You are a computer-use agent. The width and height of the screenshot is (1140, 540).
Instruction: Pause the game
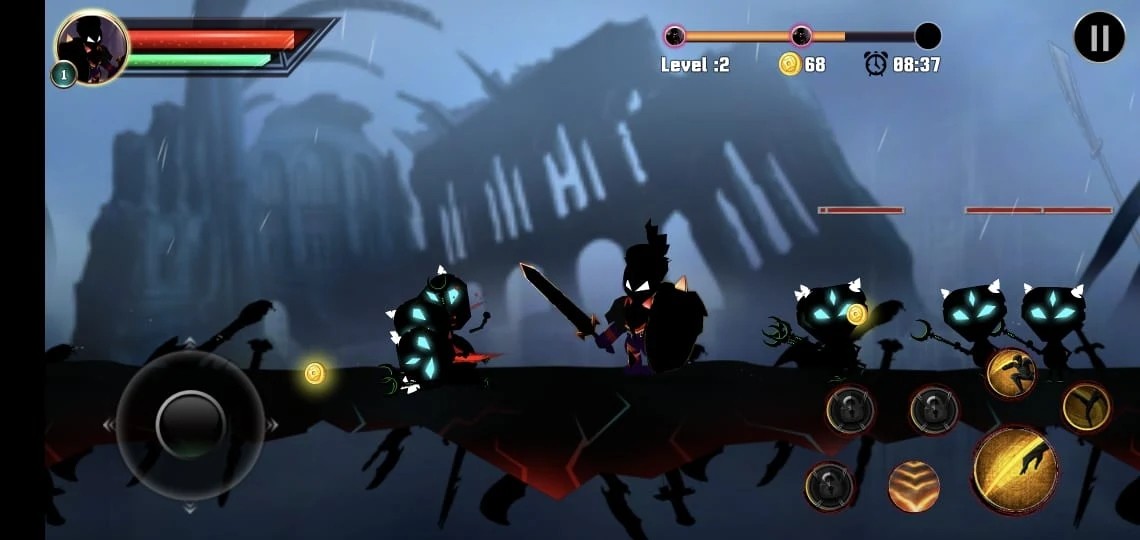[1099, 37]
